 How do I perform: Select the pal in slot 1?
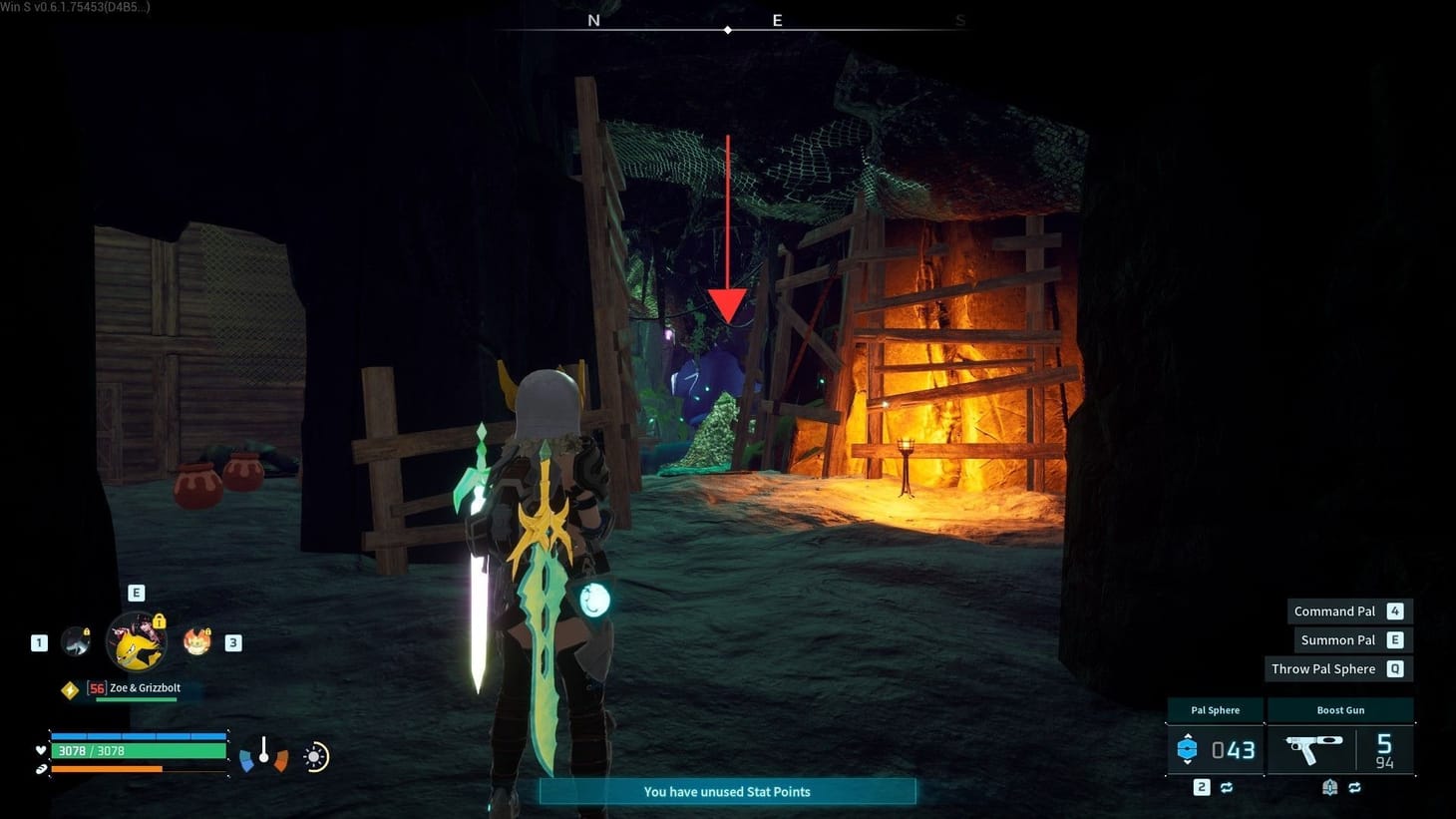tap(76, 643)
